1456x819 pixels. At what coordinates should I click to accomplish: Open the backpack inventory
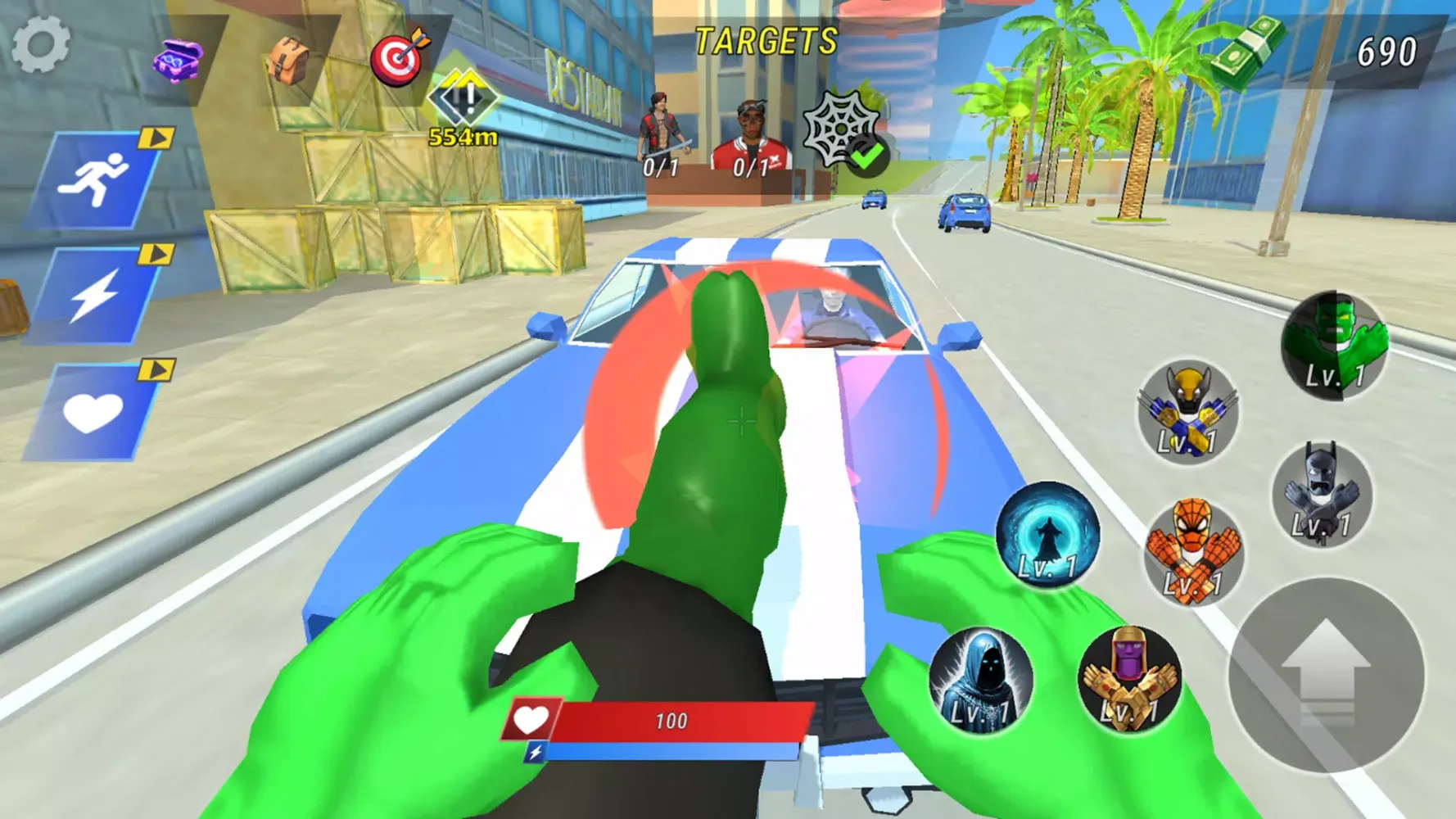(x=288, y=61)
